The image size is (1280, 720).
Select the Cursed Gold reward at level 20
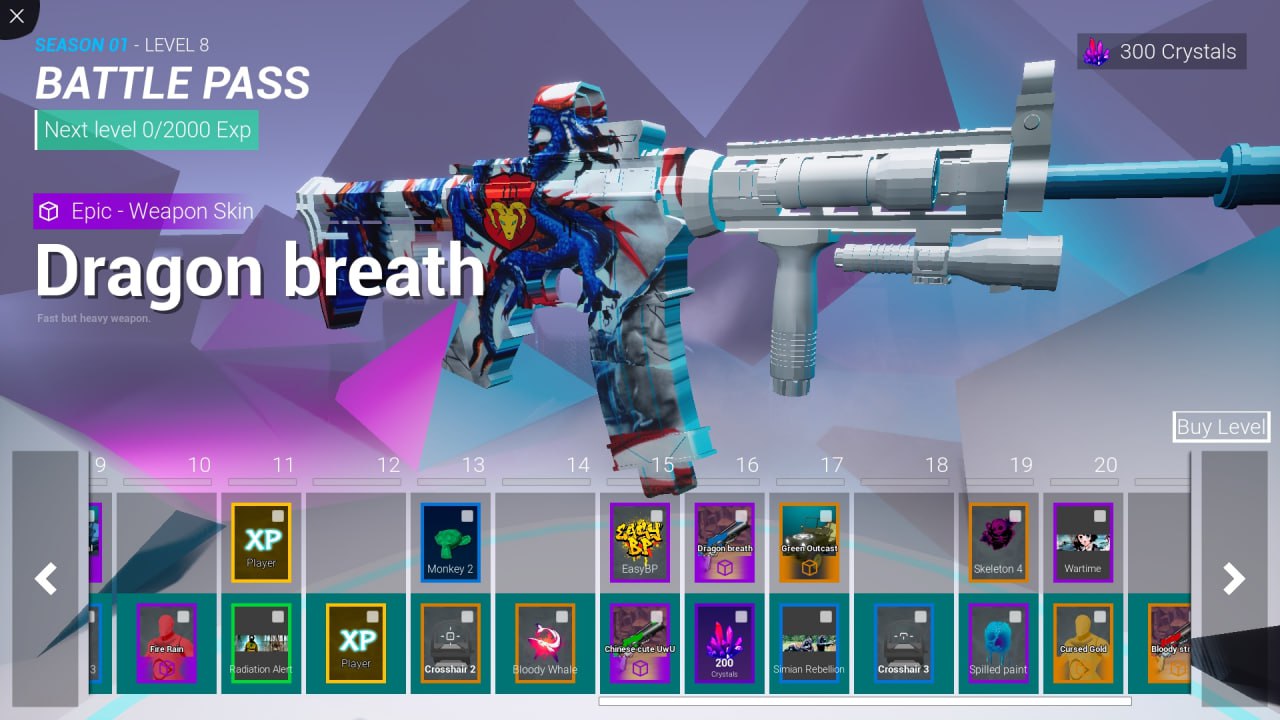pos(1082,643)
